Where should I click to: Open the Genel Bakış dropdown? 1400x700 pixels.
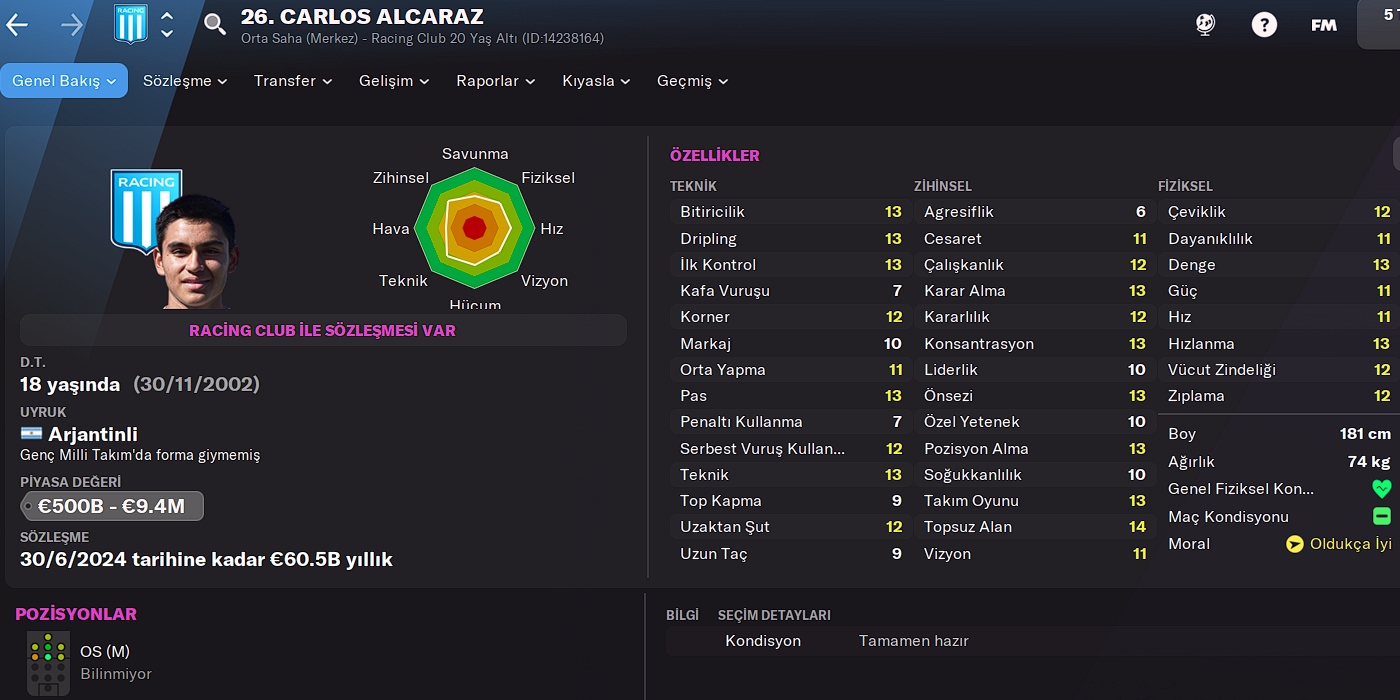click(64, 81)
